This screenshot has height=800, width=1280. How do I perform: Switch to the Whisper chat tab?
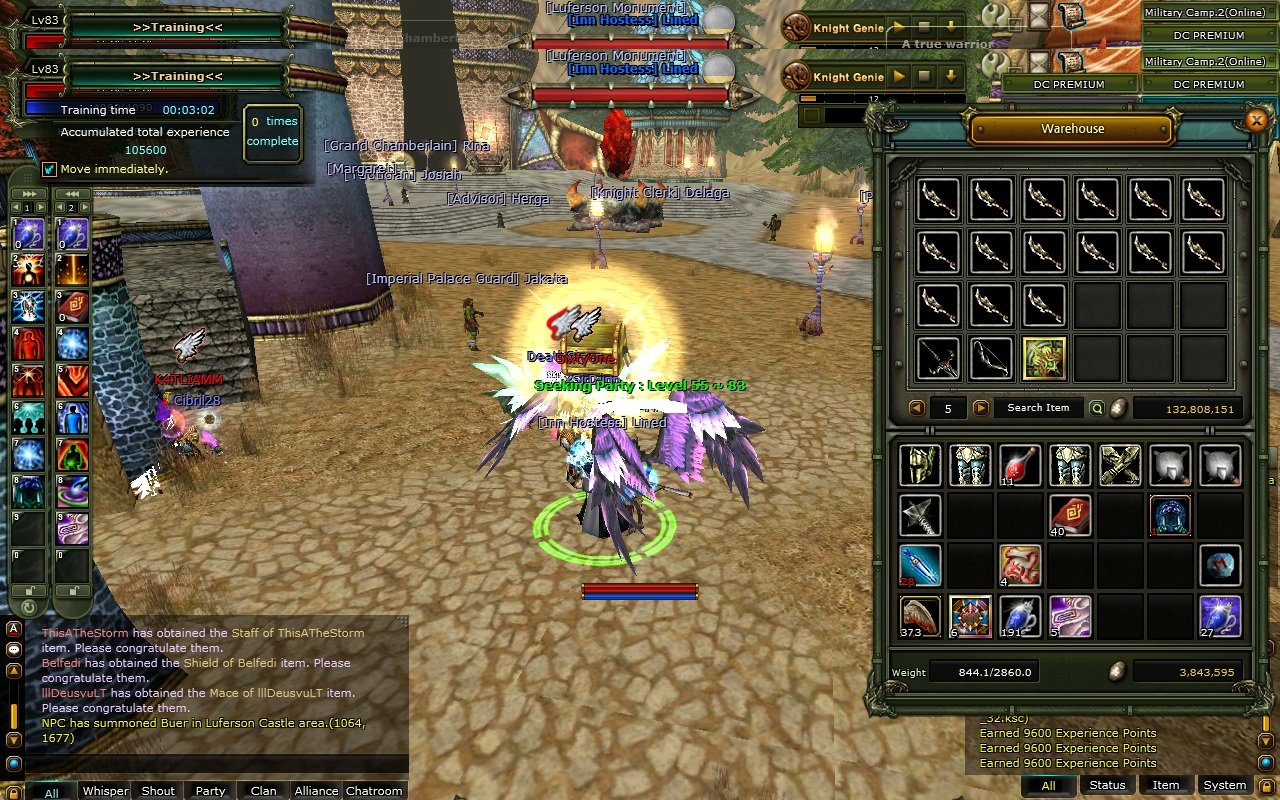click(x=105, y=791)
